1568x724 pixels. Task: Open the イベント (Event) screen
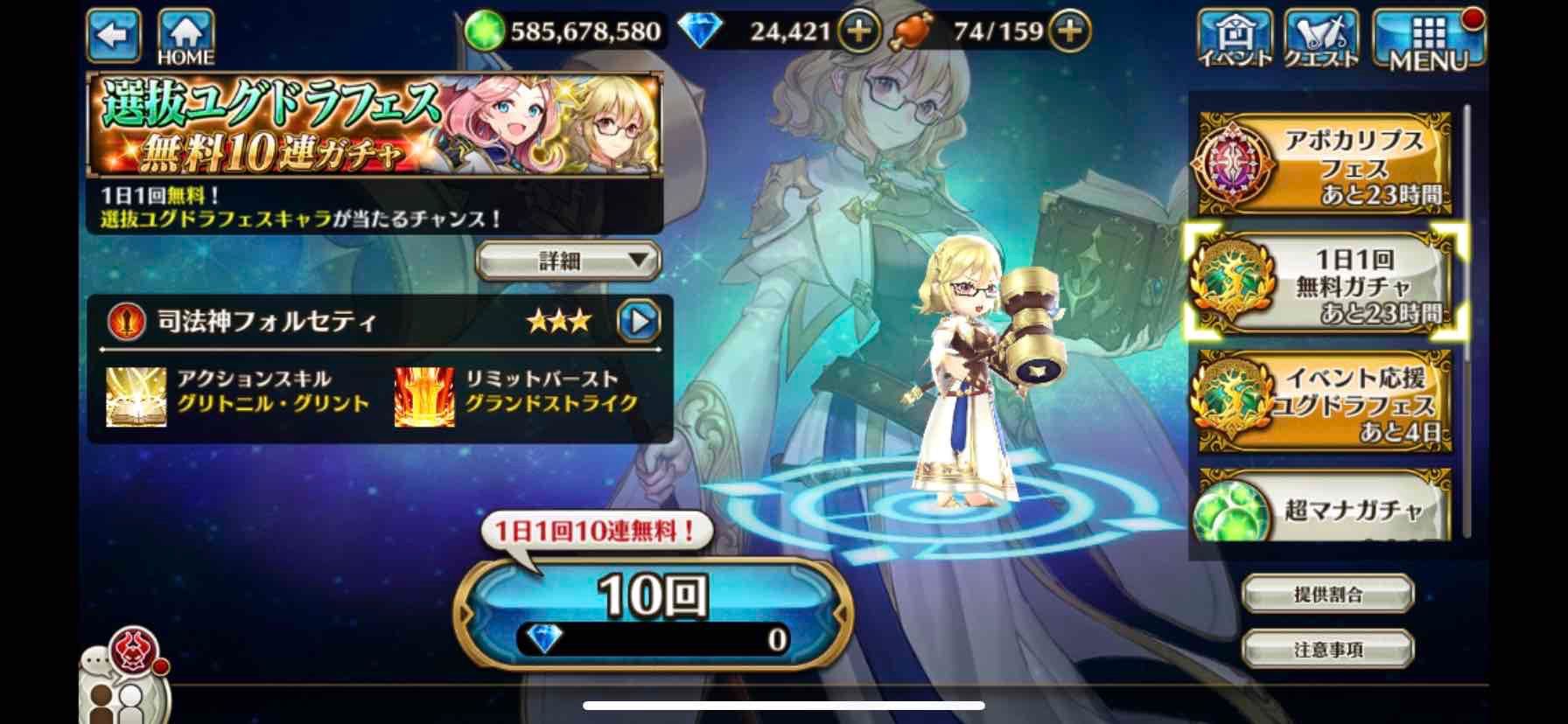(x=1235, y=37)
